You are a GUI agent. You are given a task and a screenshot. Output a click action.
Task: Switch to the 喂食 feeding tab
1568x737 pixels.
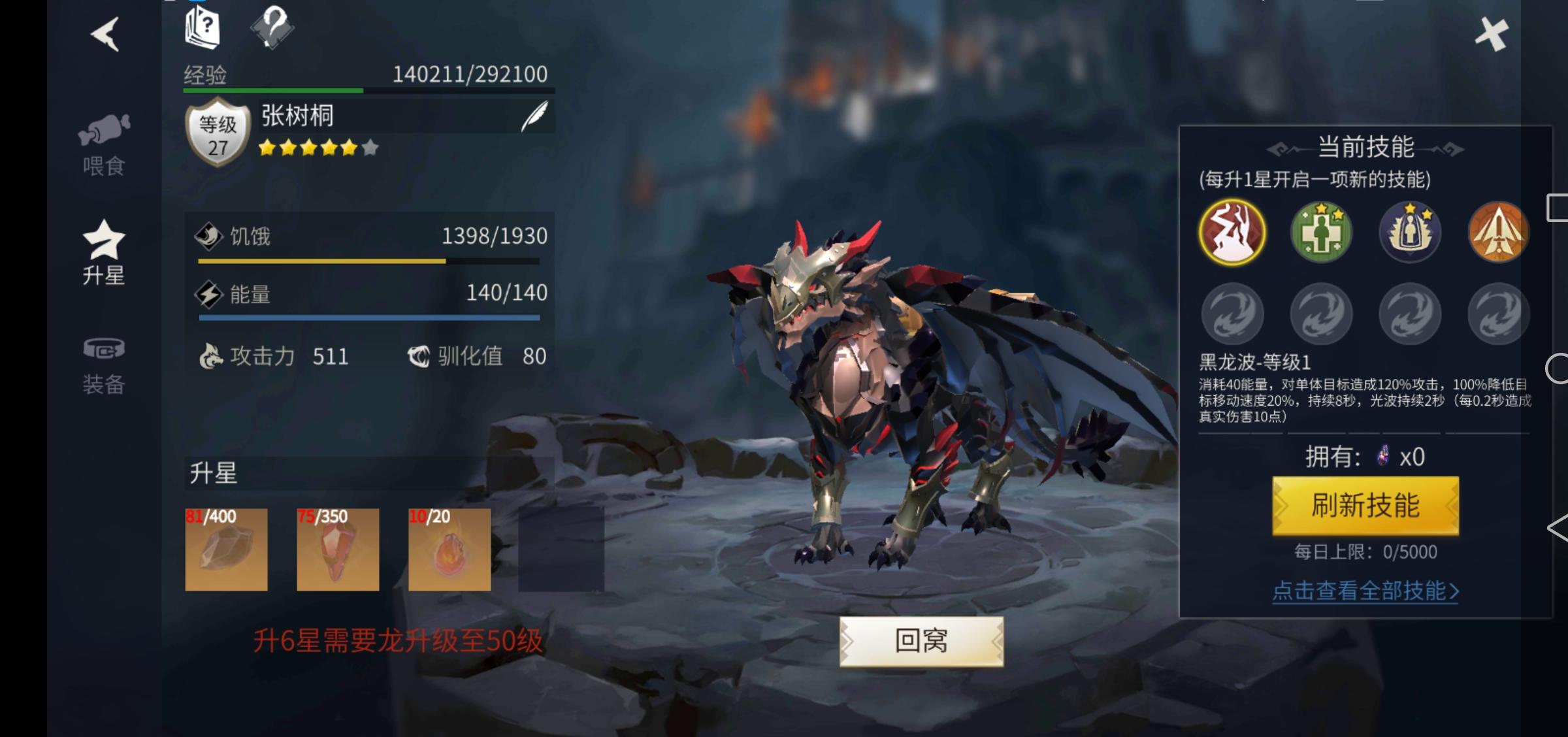click(104, 146)
